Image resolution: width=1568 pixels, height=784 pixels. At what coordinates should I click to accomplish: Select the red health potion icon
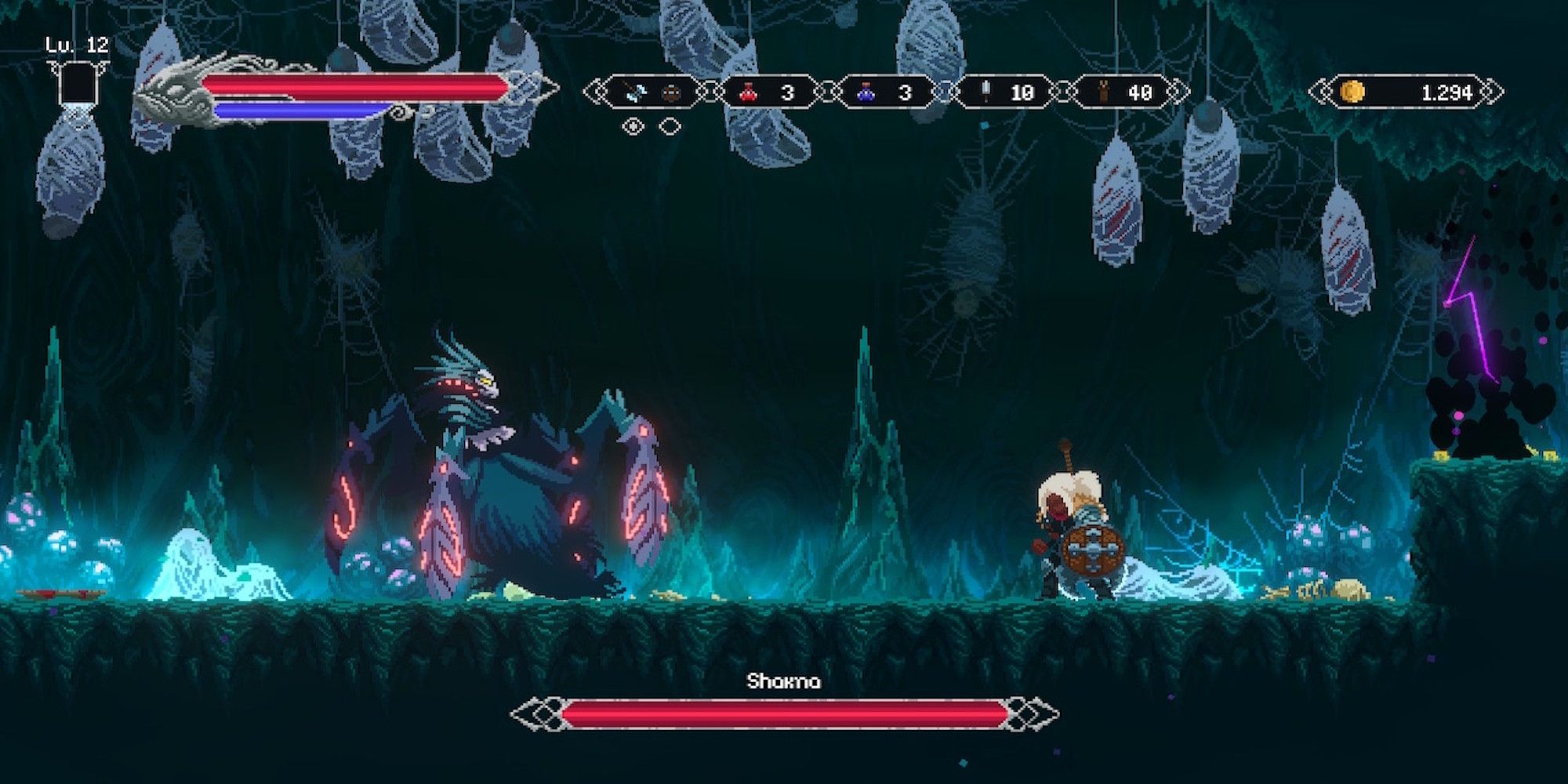[748, 92]
